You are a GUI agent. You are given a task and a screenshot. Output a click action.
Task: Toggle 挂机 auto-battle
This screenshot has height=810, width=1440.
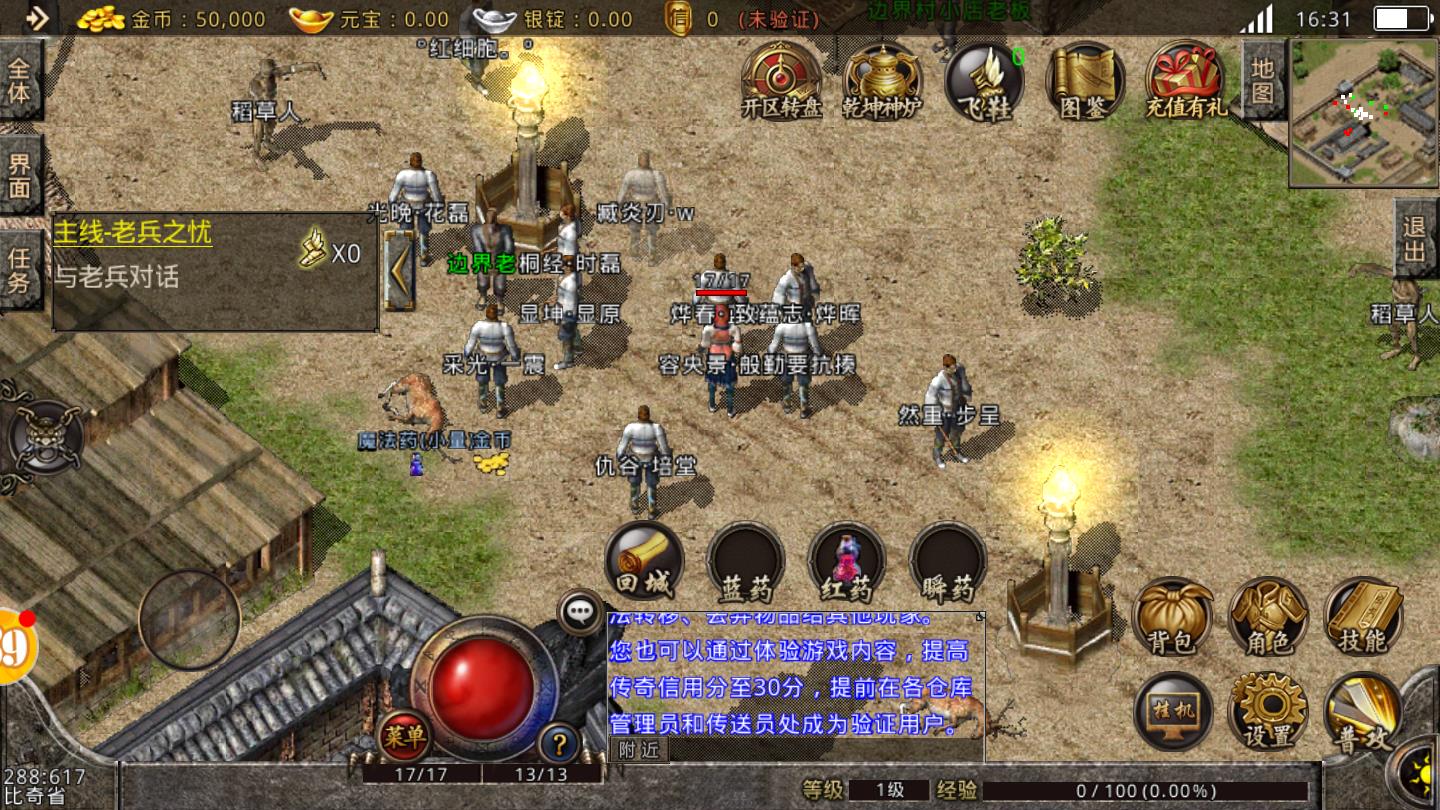[1172, 710]
